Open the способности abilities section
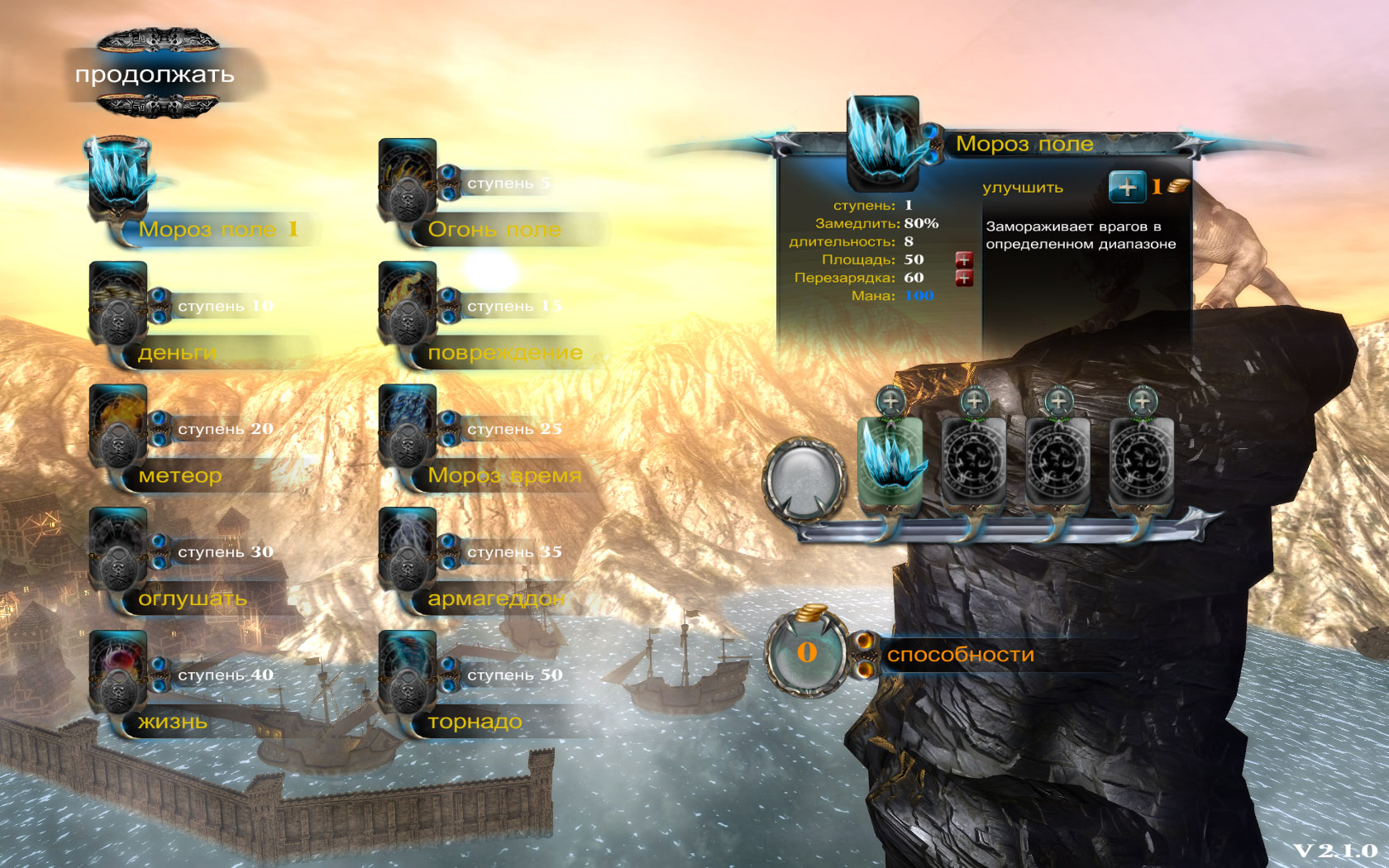The width and height of the screenshot is (1389, 868). (961, 655)
